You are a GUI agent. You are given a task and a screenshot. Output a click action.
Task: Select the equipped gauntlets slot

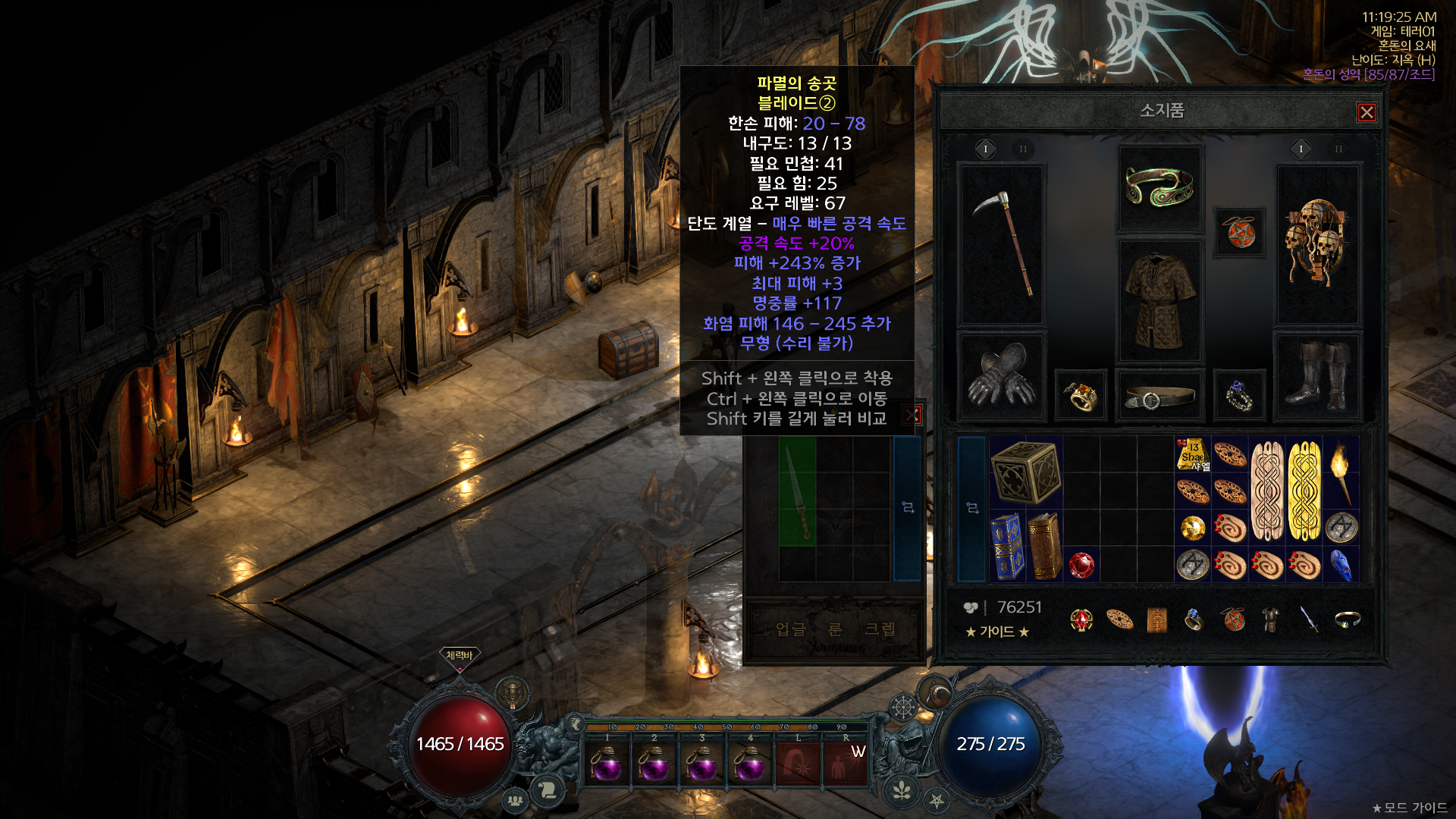click(x=1003, y=375)
